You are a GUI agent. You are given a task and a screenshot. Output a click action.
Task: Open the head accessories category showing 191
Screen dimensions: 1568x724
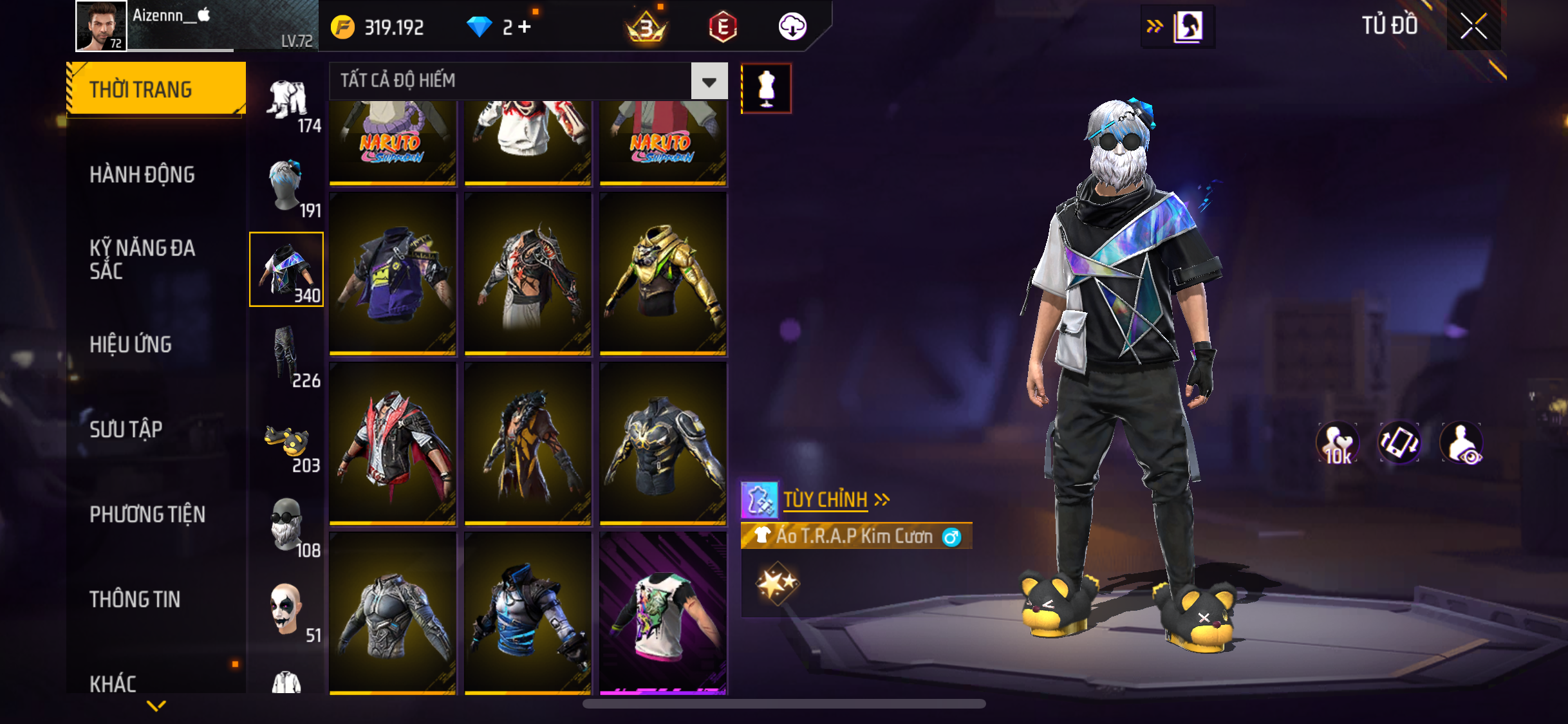(x=287, y=185)
